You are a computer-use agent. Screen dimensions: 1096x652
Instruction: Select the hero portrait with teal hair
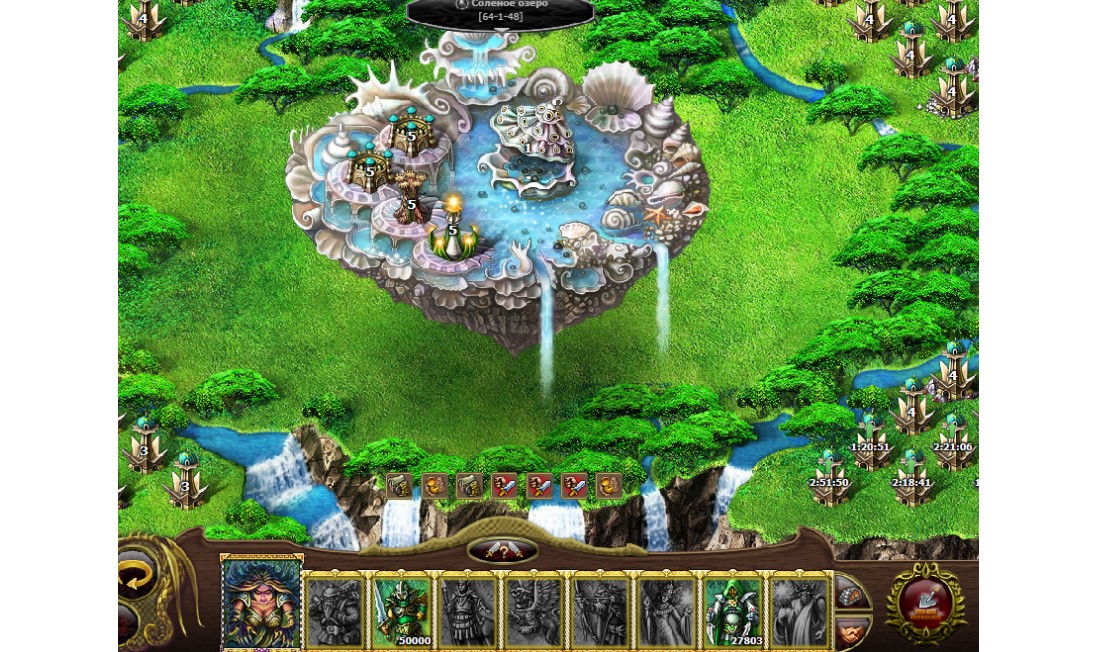pos(262,603)
